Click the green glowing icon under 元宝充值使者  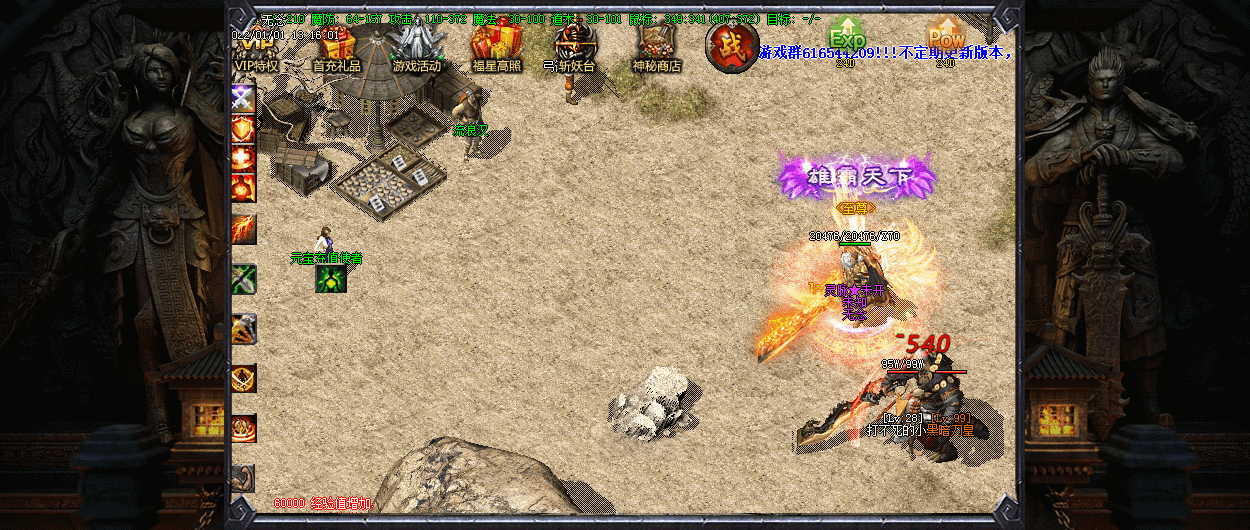[331, 278]
